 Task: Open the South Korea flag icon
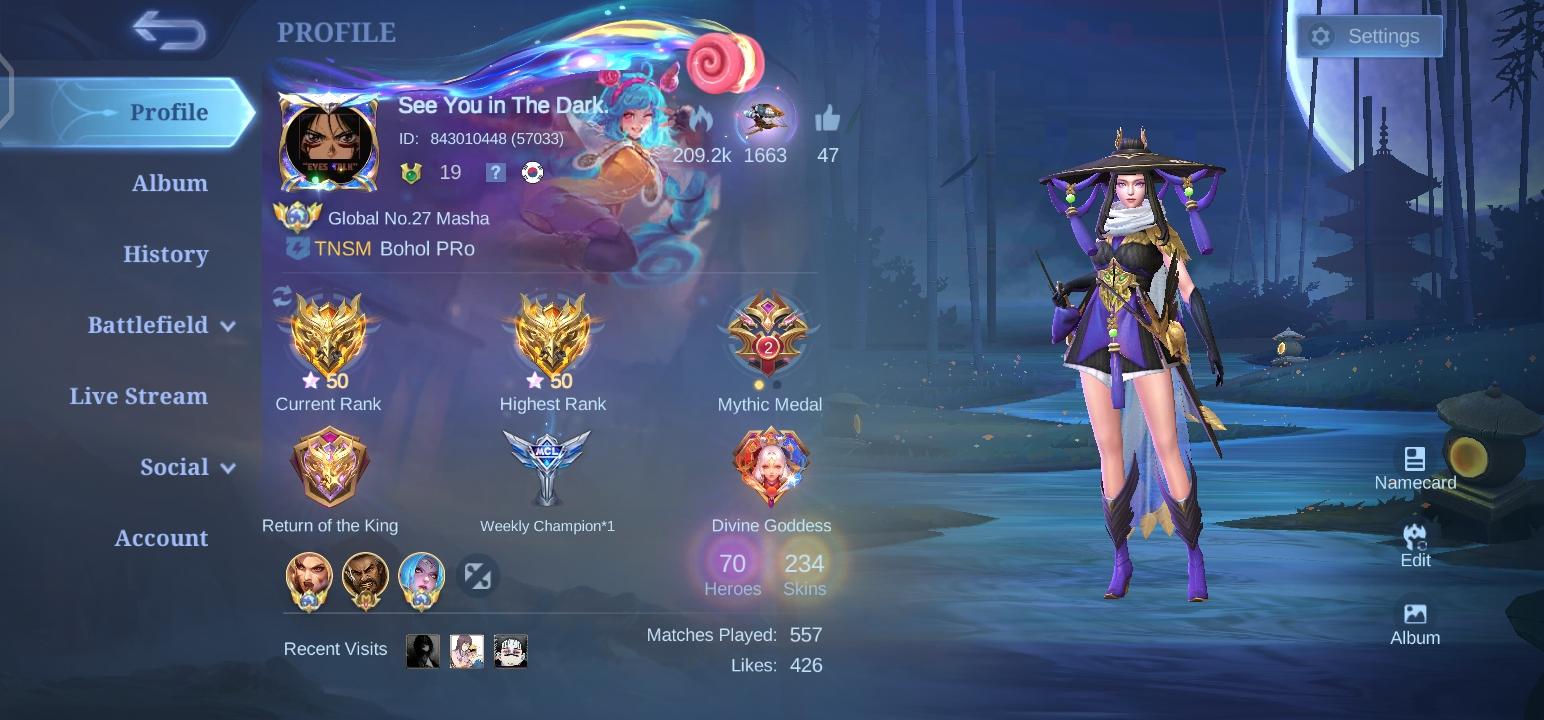click(x=532, y=172)
